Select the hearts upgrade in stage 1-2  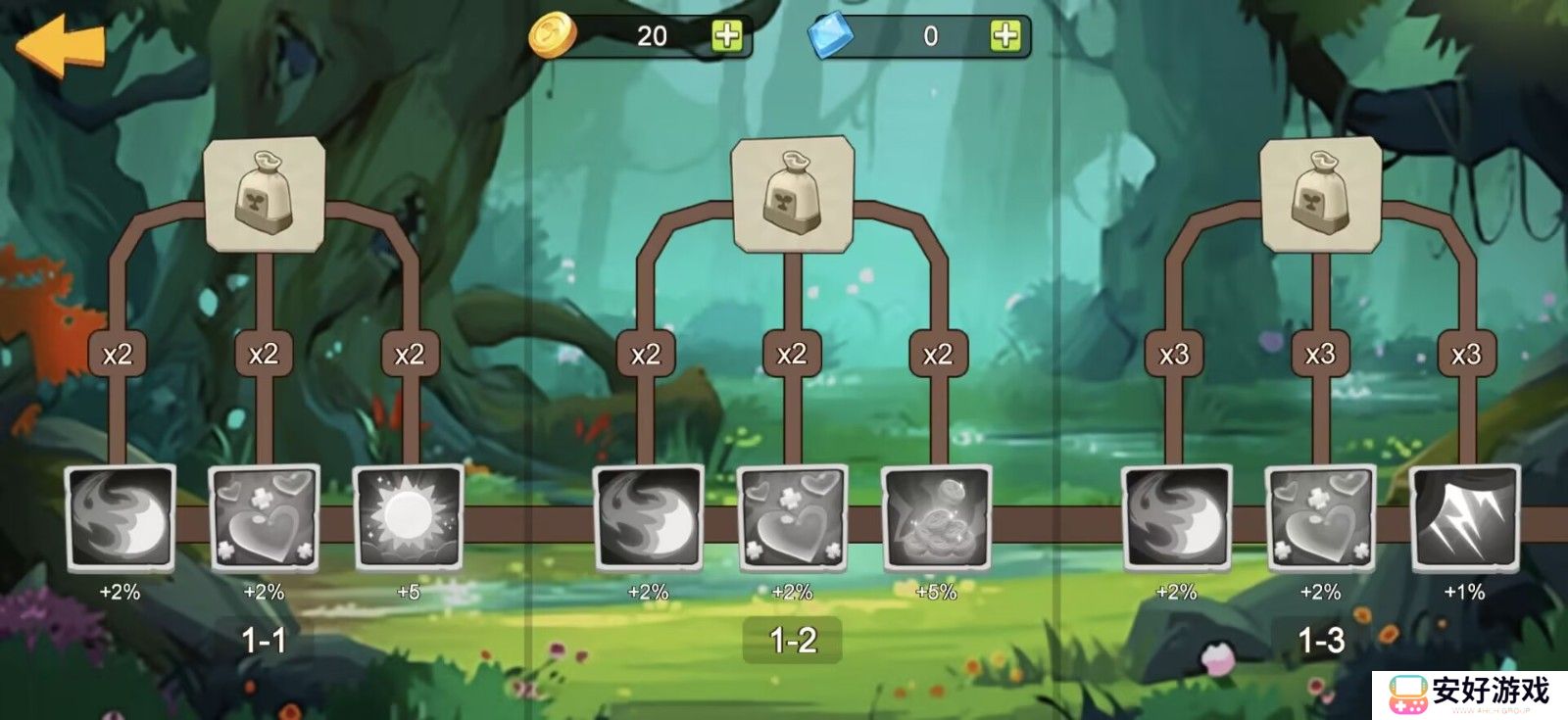(792, 517)
